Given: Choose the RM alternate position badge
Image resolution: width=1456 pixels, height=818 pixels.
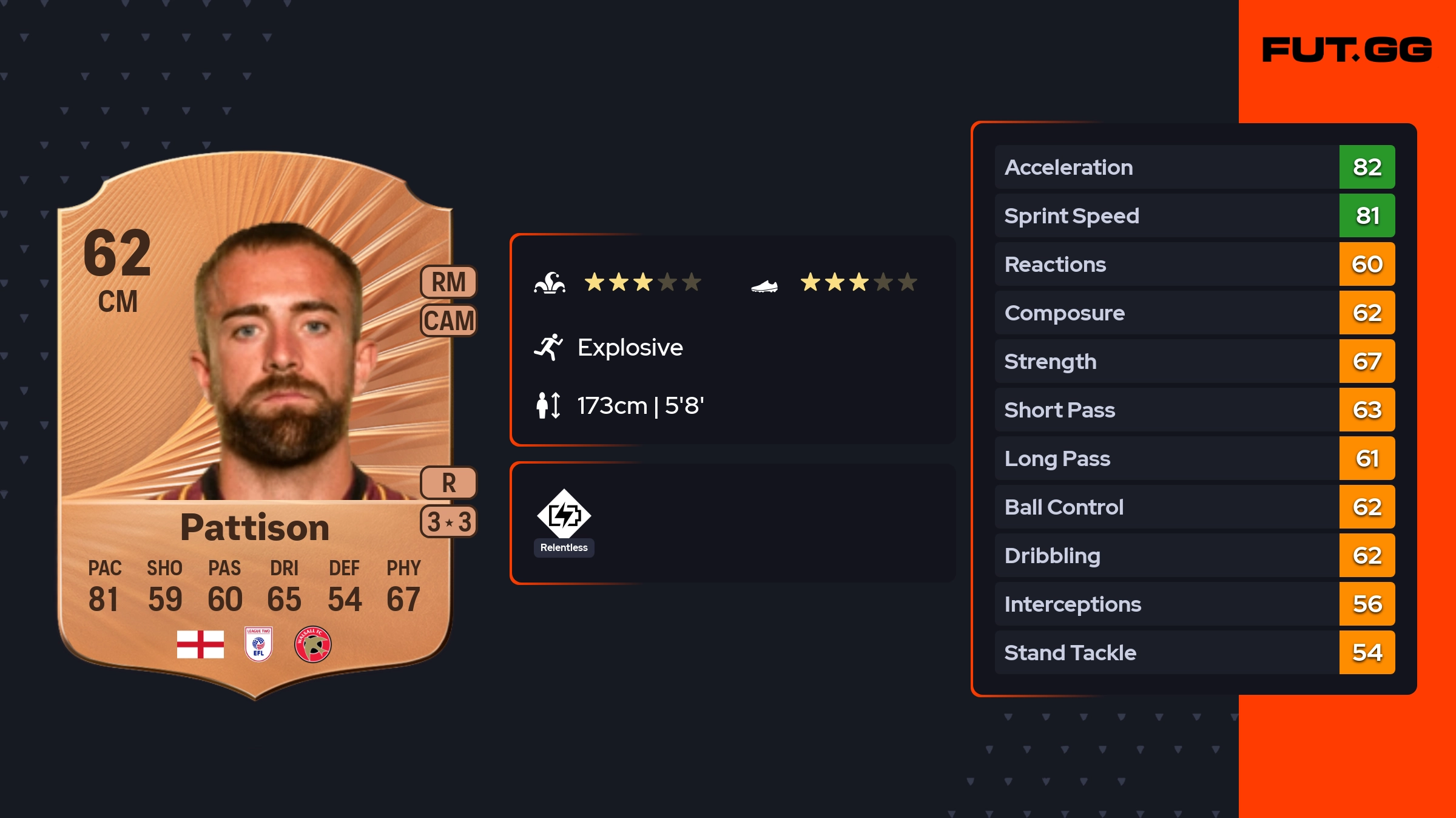Looking at the screenshot, I should pos(449,282).
